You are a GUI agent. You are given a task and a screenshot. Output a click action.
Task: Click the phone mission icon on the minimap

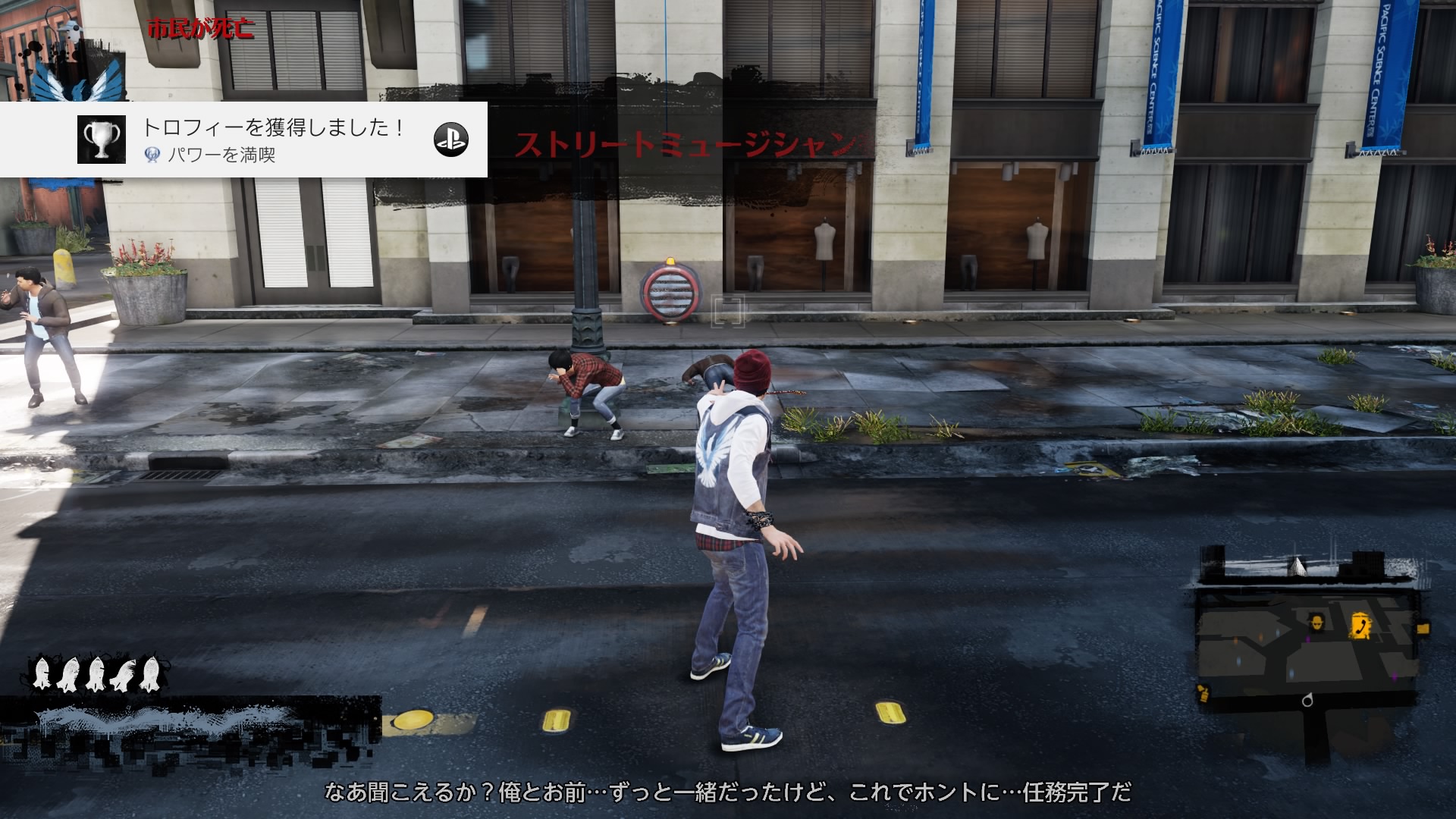tap(1360, 626)
